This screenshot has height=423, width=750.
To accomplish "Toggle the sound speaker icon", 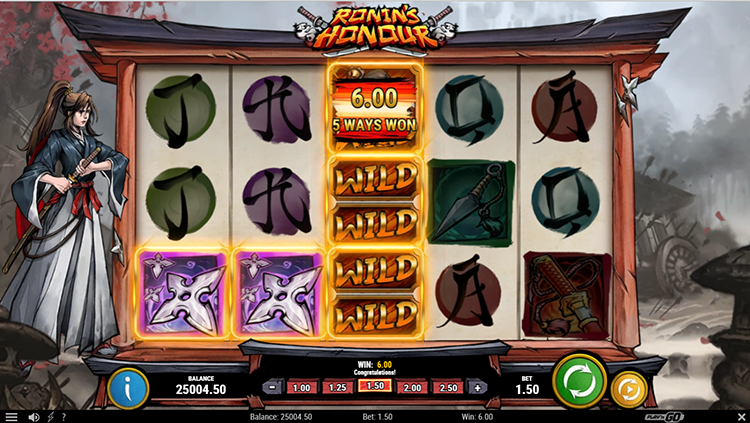I will point(33,416).
